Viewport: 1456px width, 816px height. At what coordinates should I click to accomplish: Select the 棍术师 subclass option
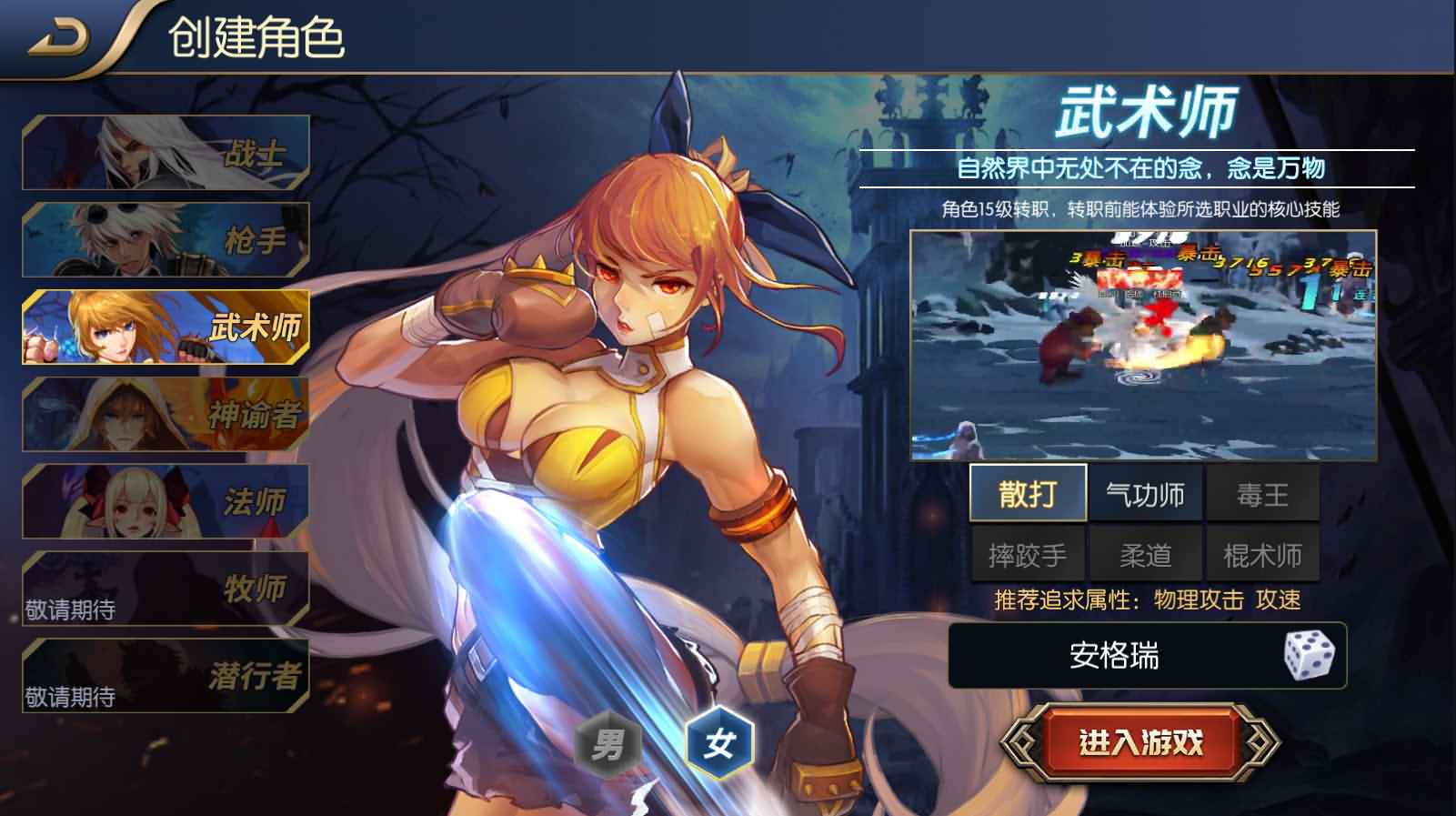pos(1263,550)
